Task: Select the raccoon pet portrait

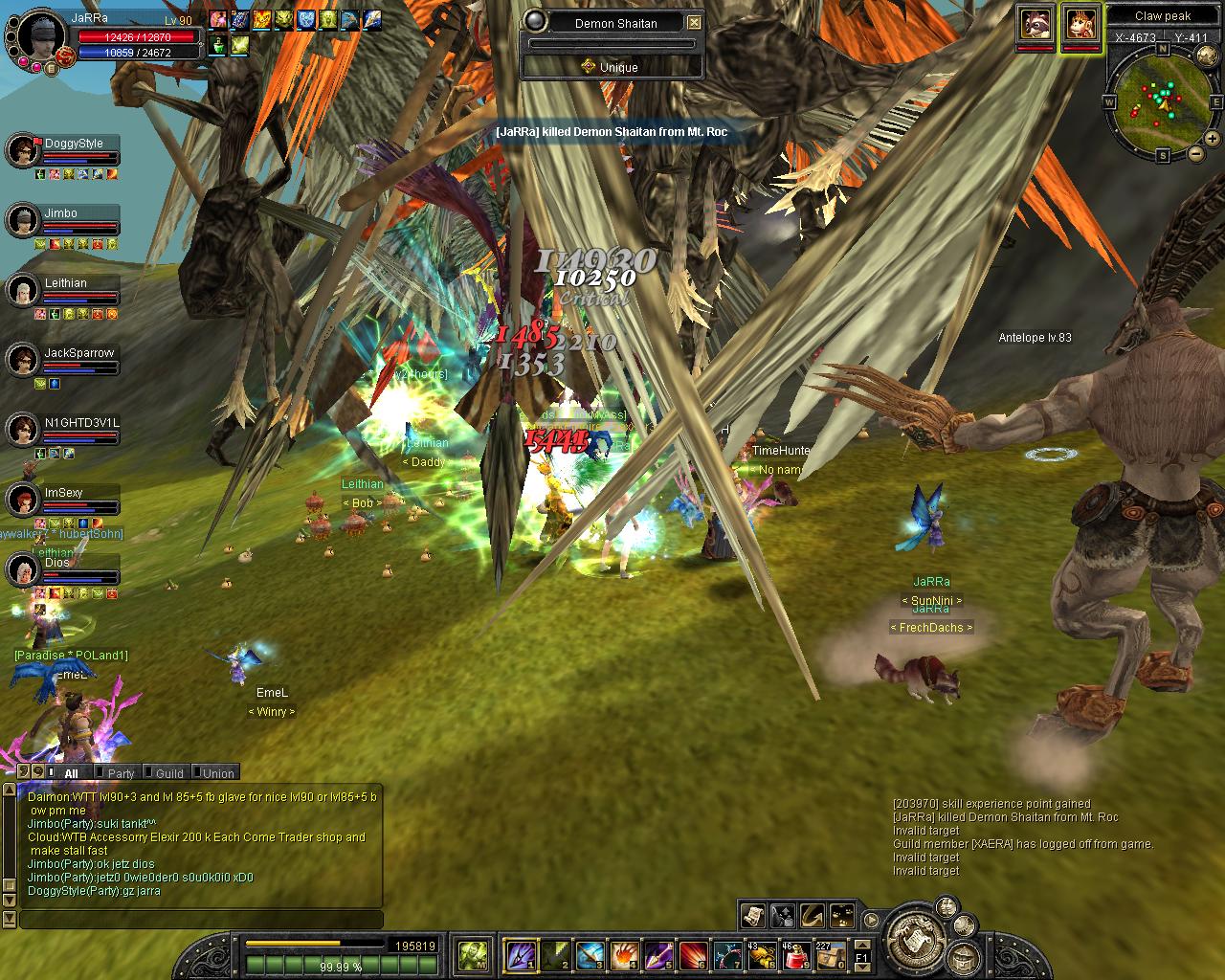Action: 1036,23
